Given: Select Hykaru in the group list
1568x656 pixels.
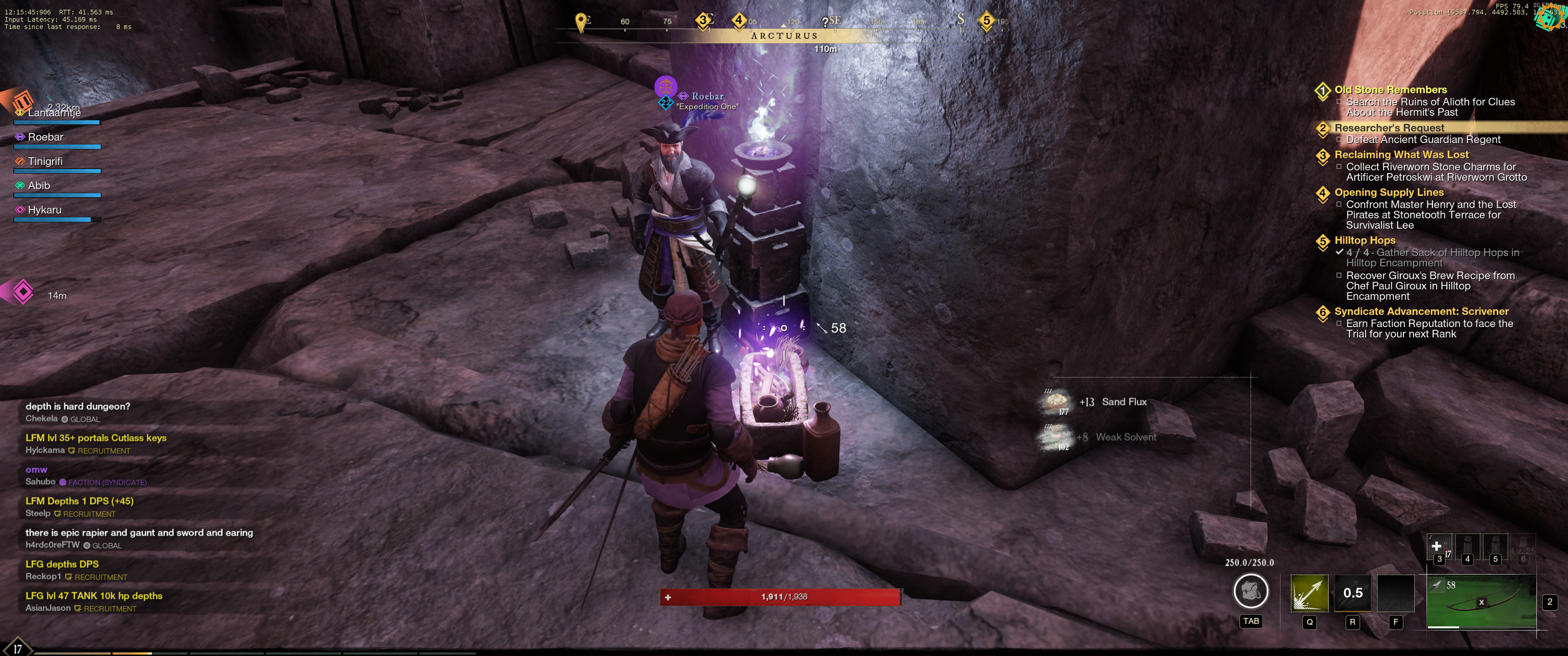Looking at the screenshot, I should [x=44, y=210].
